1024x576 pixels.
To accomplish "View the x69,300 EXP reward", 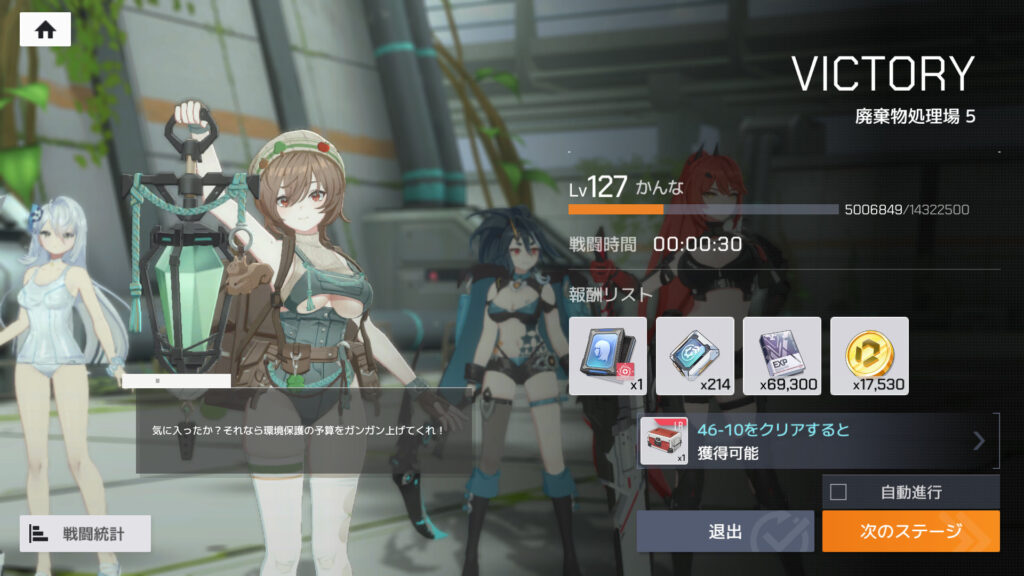I will coord(782,356).
